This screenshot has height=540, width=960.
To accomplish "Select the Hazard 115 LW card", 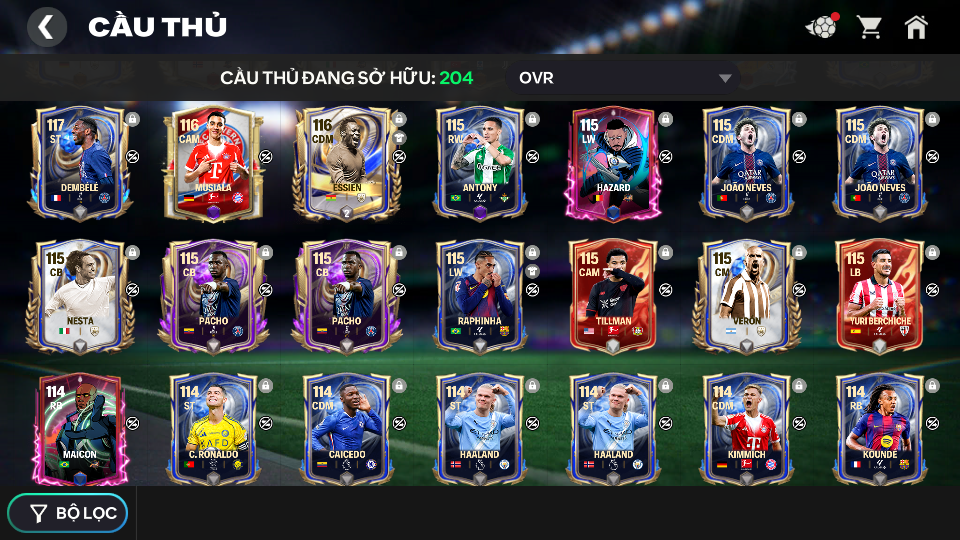I will click(x=613, y=160).
